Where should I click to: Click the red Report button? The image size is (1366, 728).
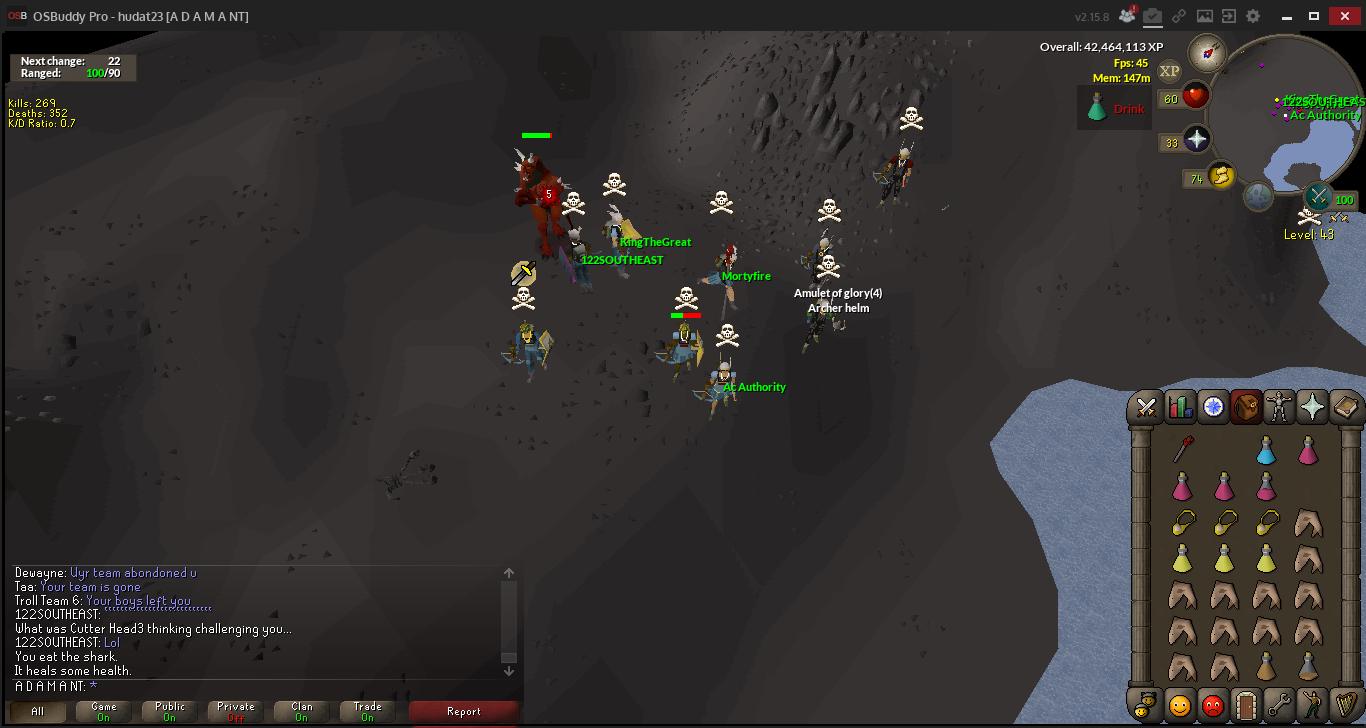click(x=463, y=711)
